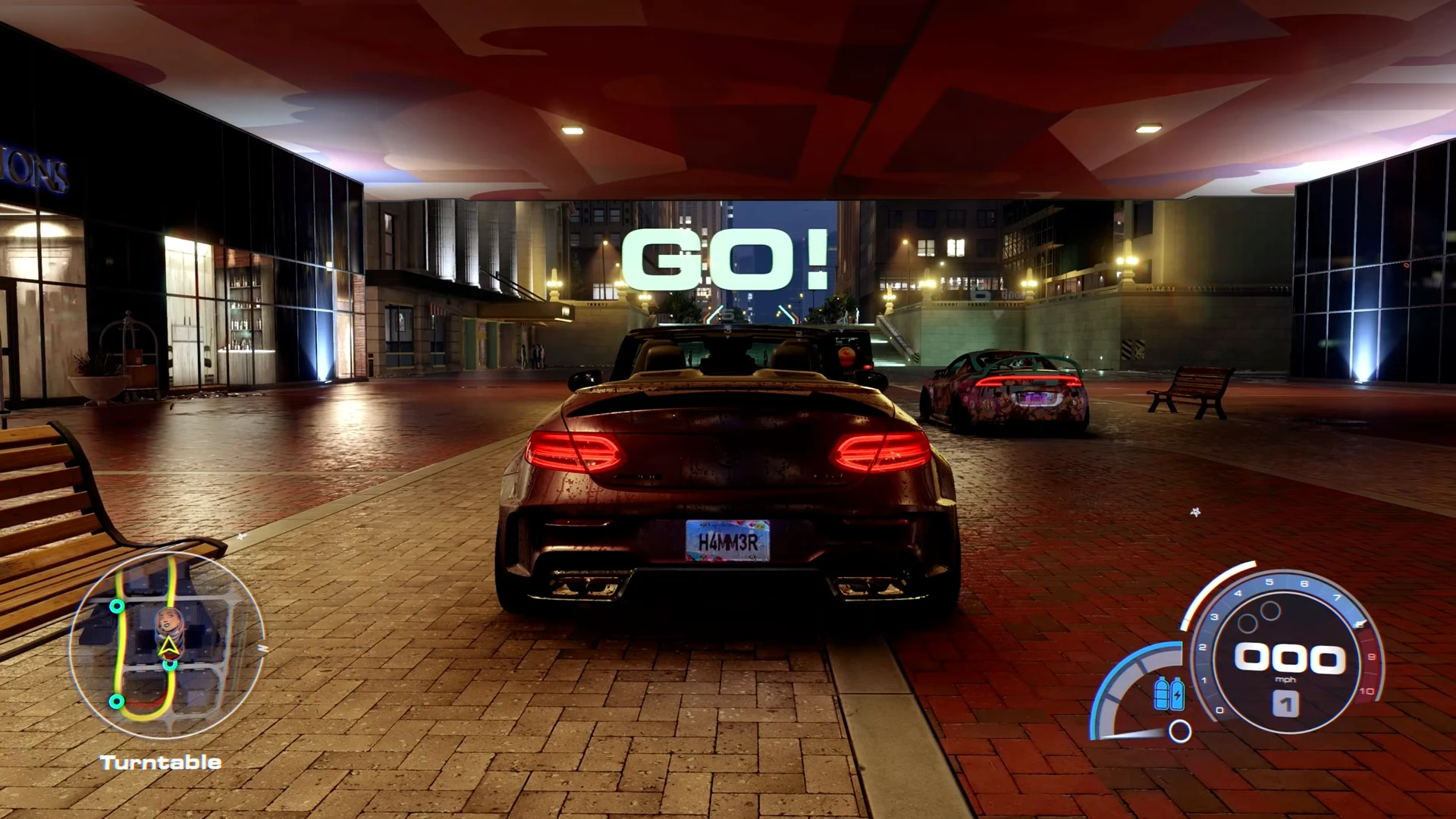Toggle the right burst circle inside the tachometer
1456x819 pixels.
point(1269,610)
